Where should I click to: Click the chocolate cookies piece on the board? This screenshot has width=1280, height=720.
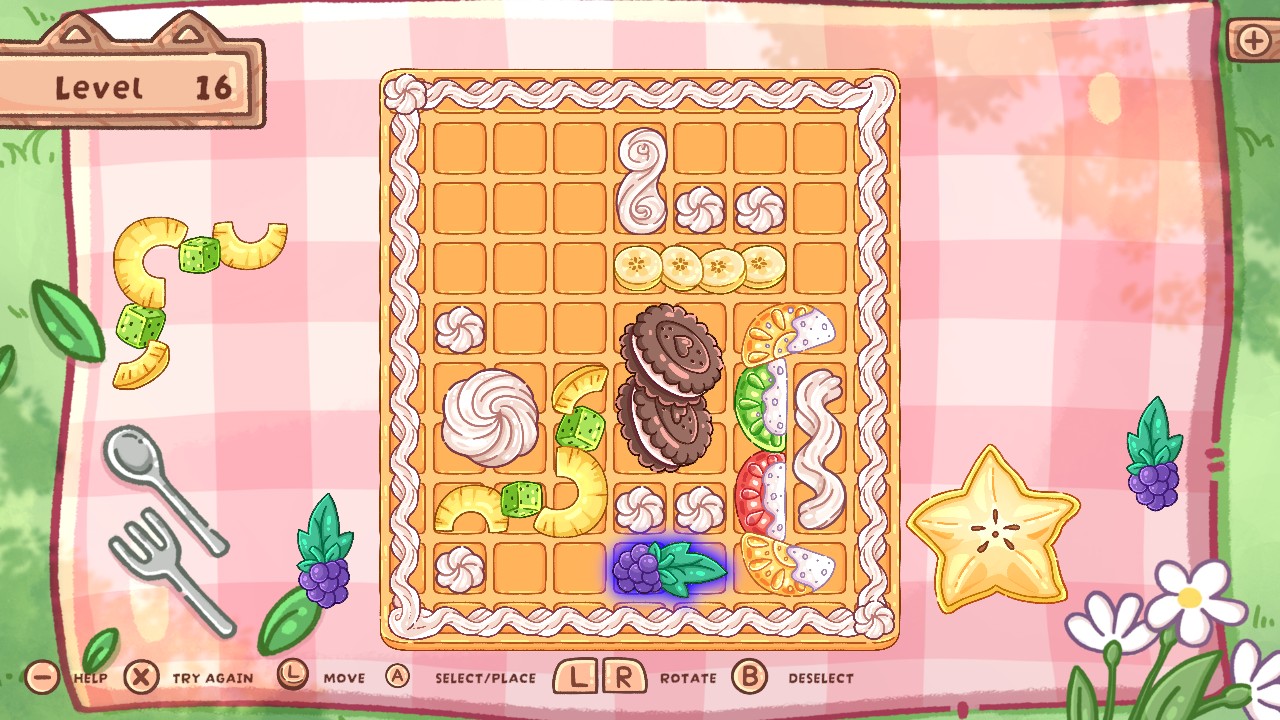pyautogui.click(x=668, y=390)
